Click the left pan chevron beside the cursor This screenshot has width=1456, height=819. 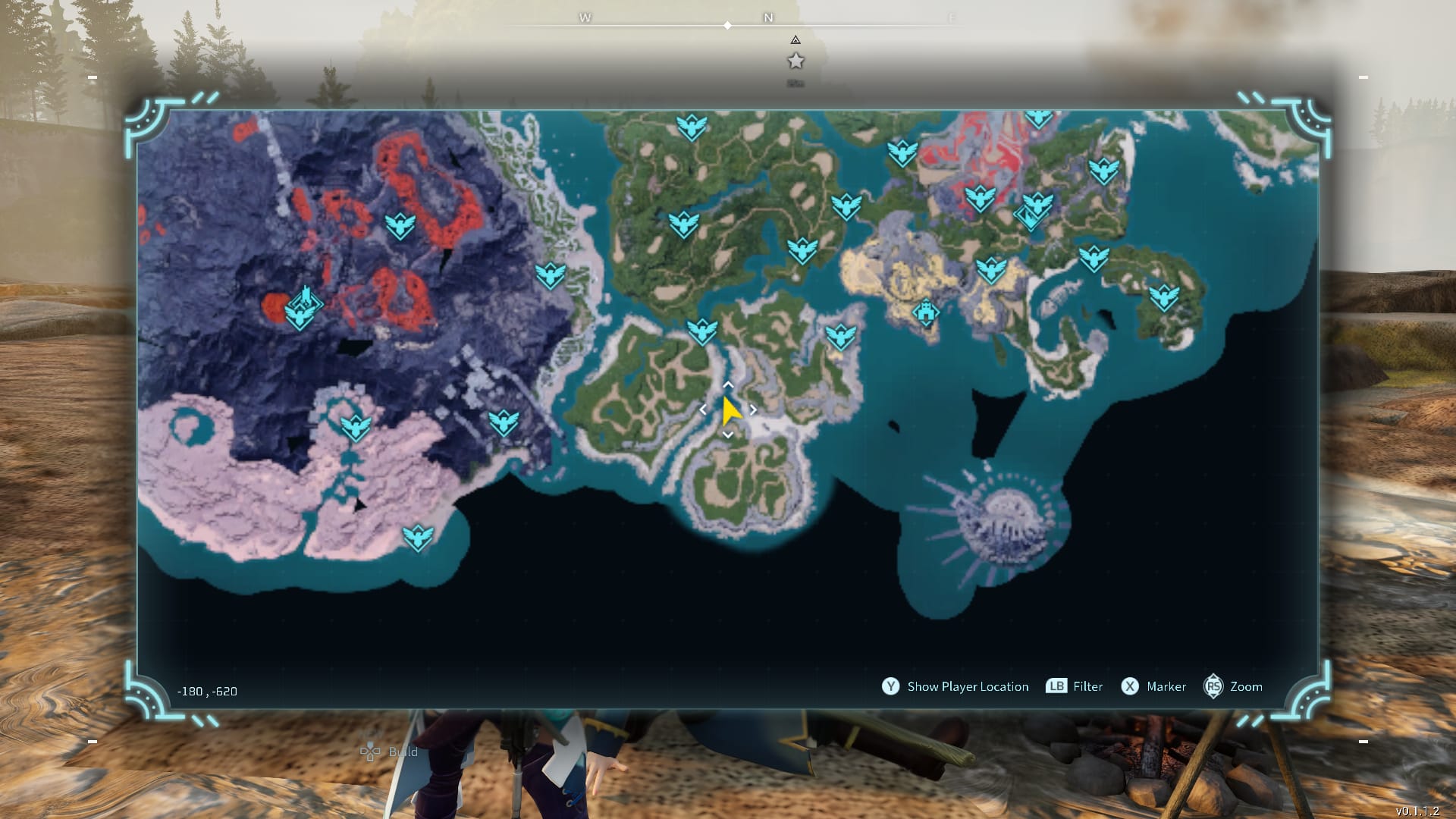click(x=703, y=409)
